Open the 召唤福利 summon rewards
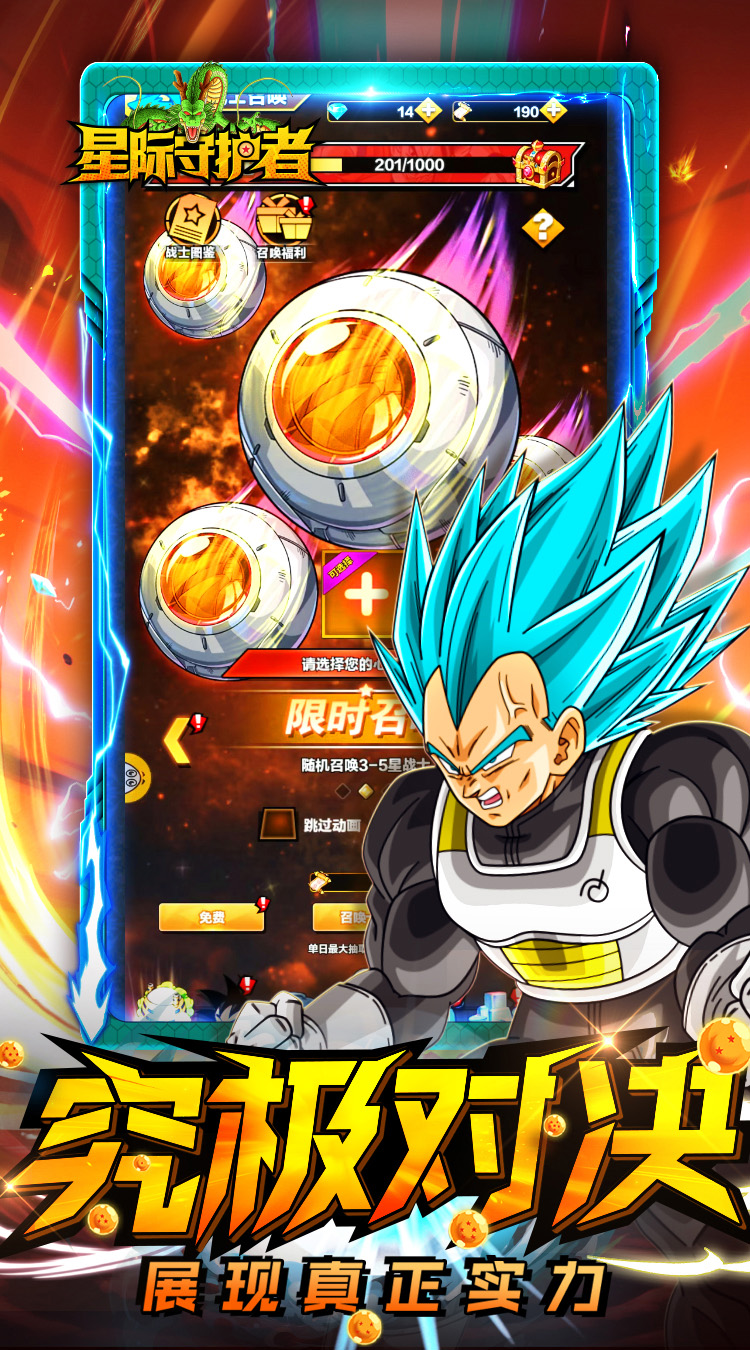 [x=281, y=226]
